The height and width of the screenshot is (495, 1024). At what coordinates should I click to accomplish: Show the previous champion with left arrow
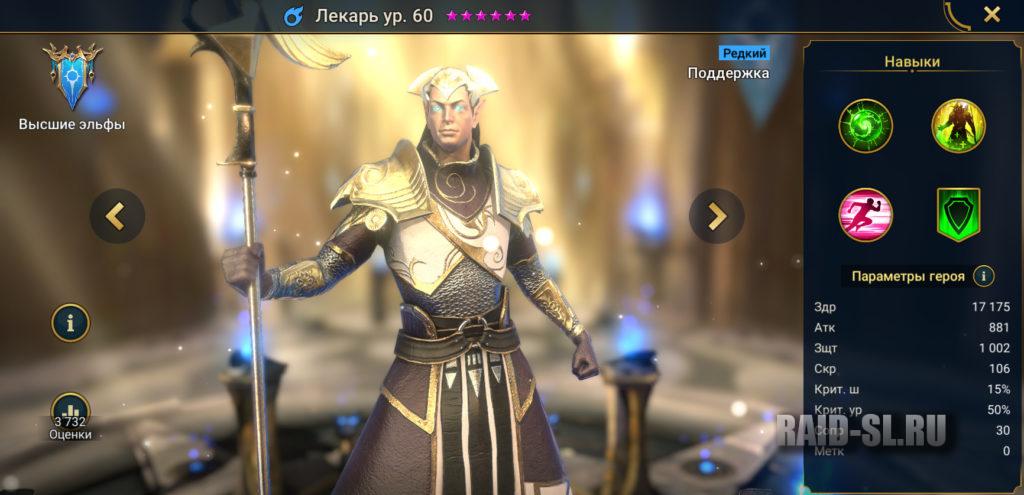(x=117, y=216)
